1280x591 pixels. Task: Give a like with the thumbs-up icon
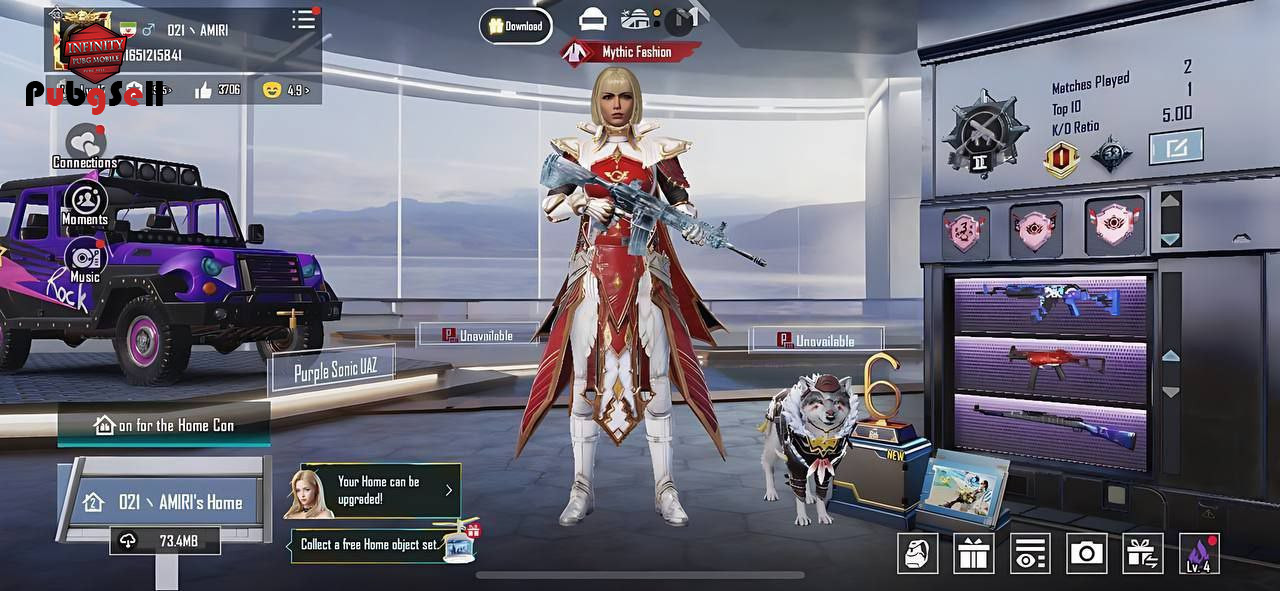[x=204, y=90]
